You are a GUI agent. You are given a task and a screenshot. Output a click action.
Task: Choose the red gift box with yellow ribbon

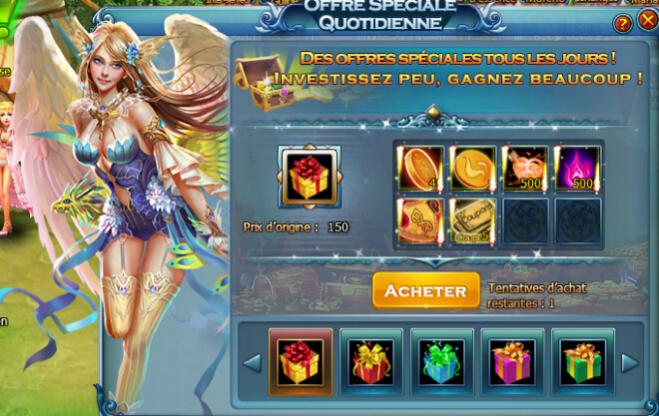pos(371,361)
